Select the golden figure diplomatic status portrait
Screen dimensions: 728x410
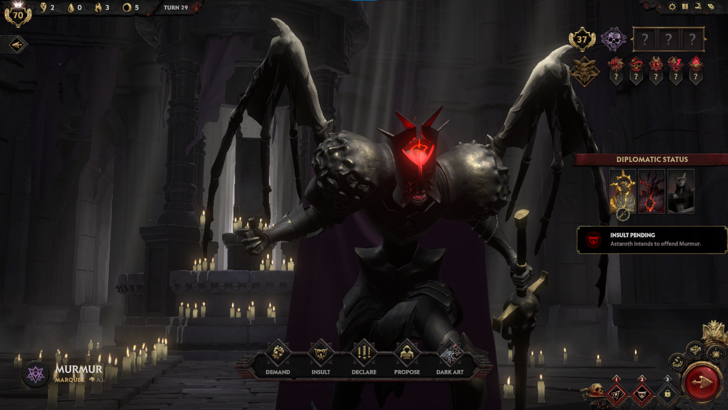[x=623, y=191]
